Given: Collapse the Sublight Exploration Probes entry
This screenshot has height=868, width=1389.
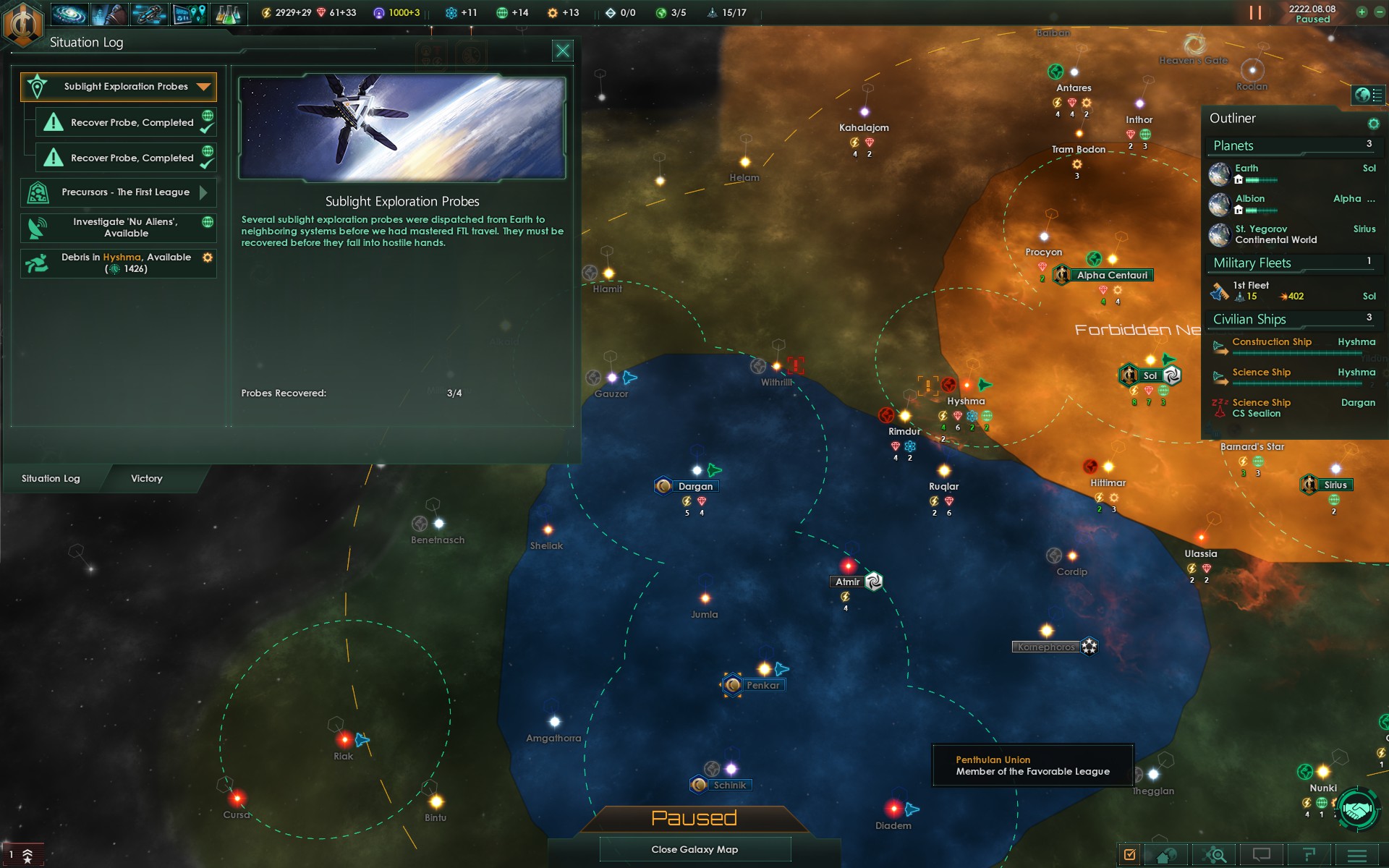Looking at the screenshot, I should pos(204,86).
